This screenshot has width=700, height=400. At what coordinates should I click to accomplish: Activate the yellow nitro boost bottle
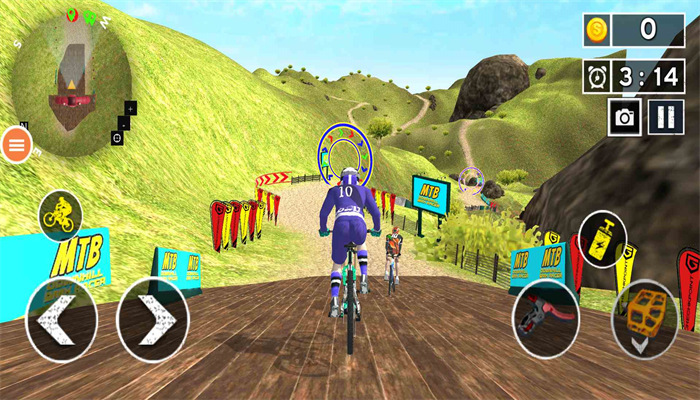tap(602, 239)
